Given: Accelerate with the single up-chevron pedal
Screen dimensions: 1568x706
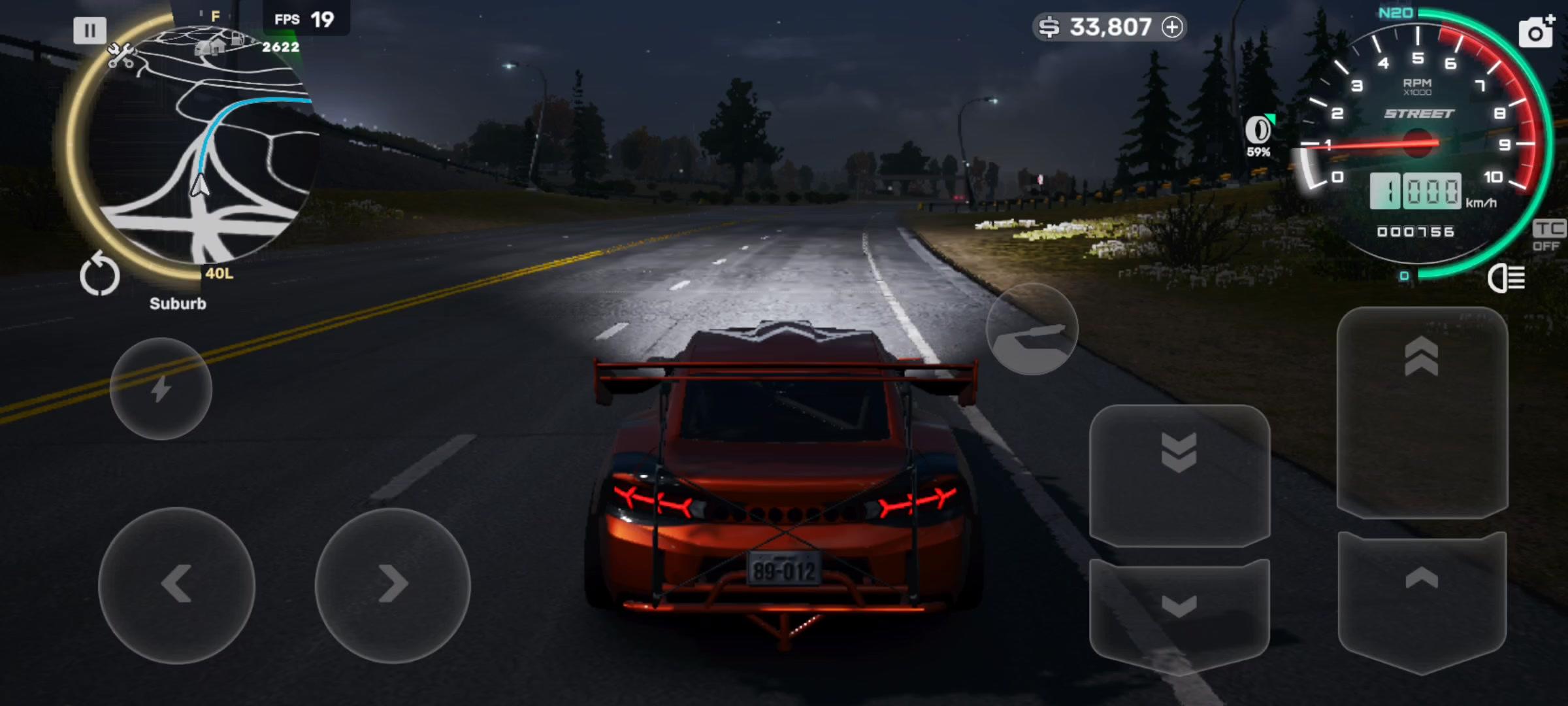Looking at the screenshot, I should 1422,598.
